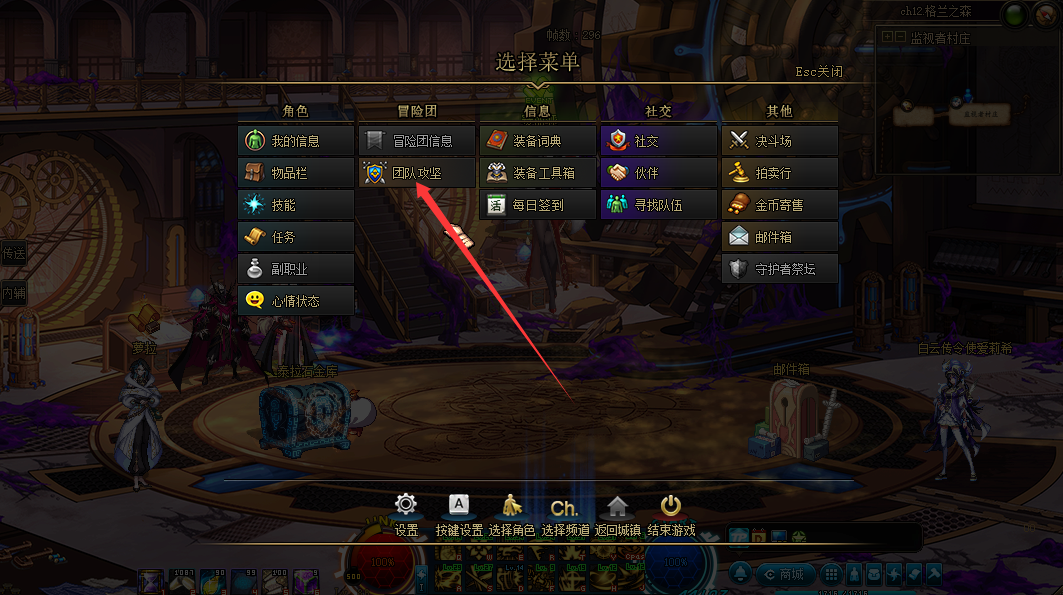Open 我的信息 character info

click(296, 141)
